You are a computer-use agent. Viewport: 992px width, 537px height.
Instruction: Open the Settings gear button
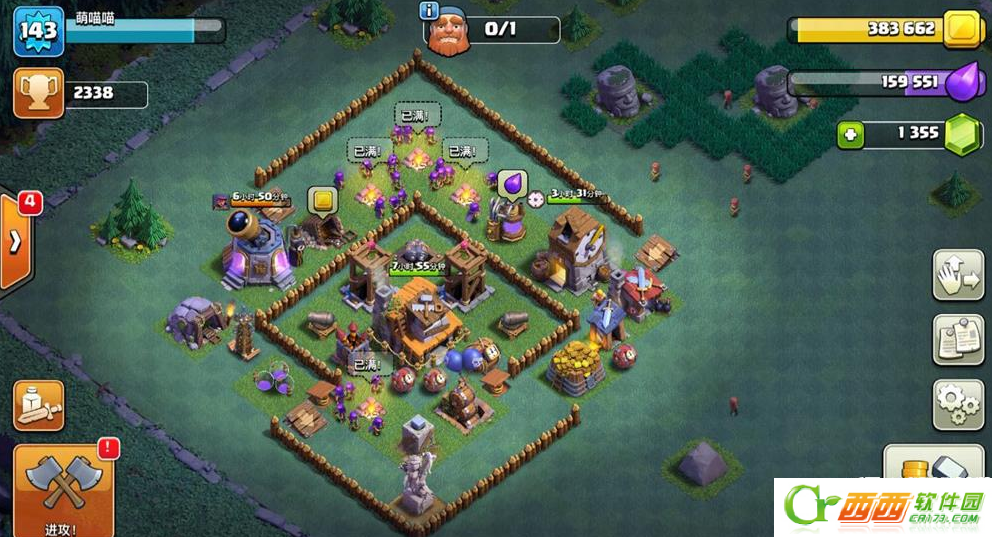tap(958, 404)
